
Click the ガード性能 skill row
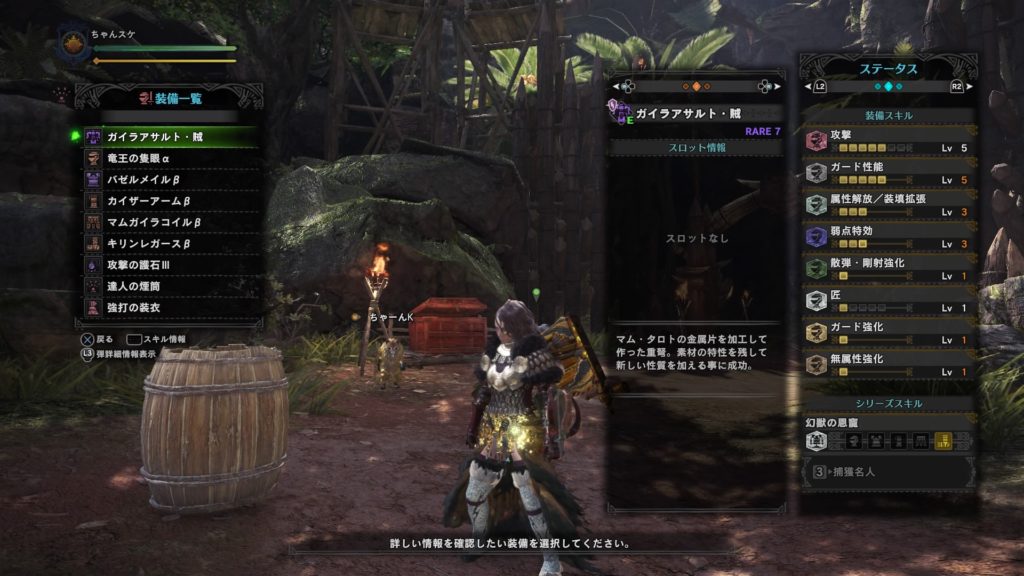(x=889, y=172)
